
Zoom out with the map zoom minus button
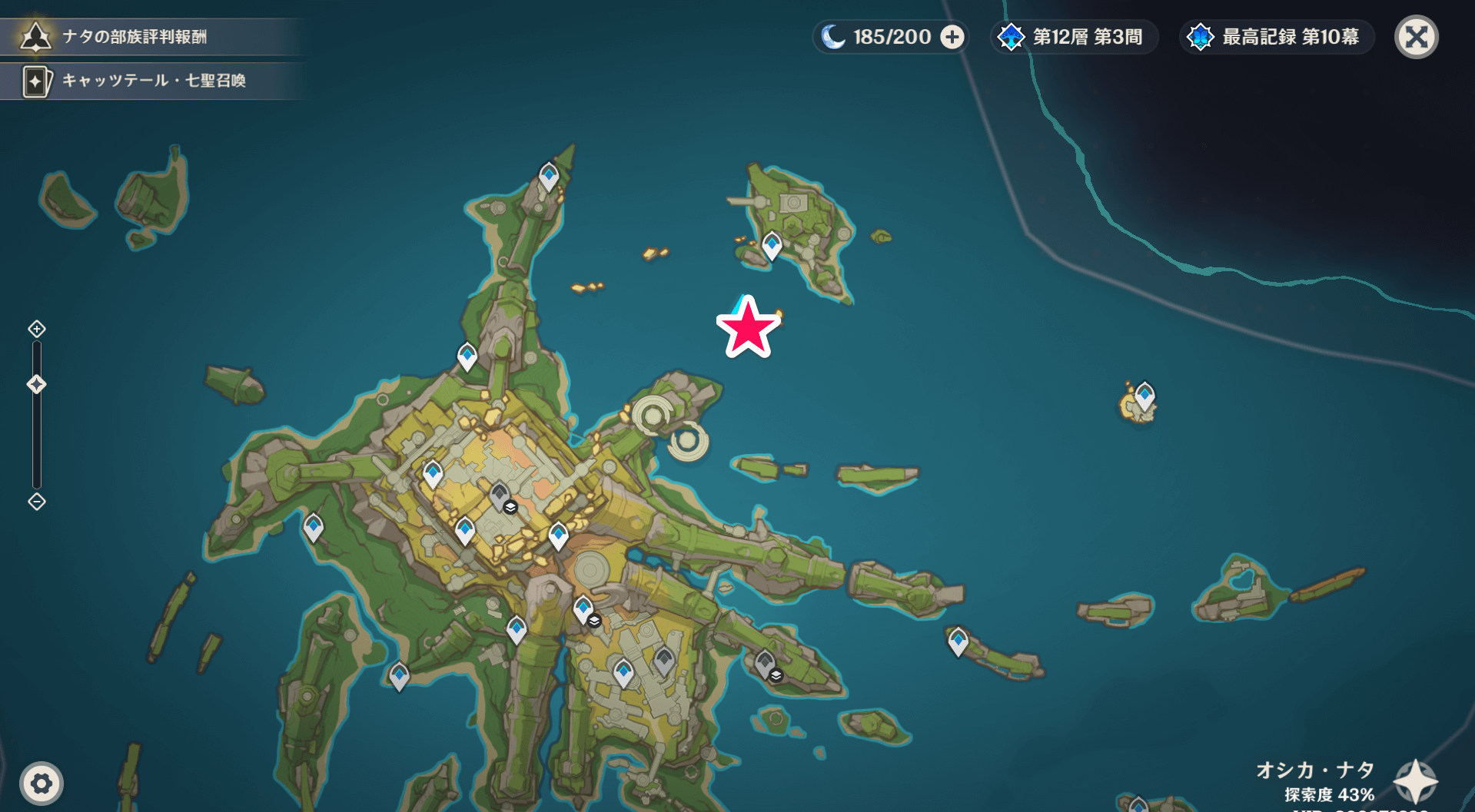point(37,502)
